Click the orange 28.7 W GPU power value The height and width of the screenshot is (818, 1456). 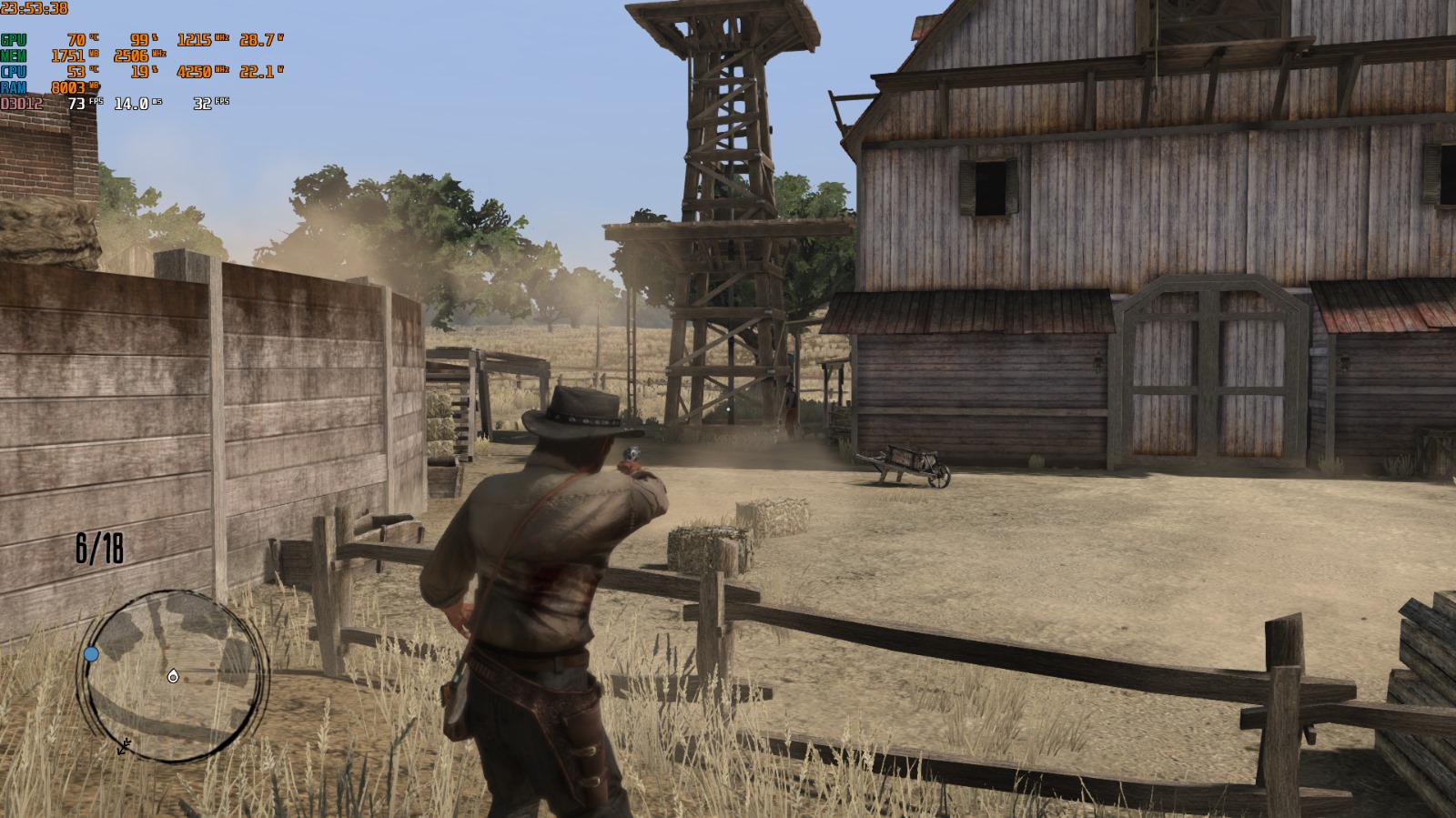(x=256, y=40)
